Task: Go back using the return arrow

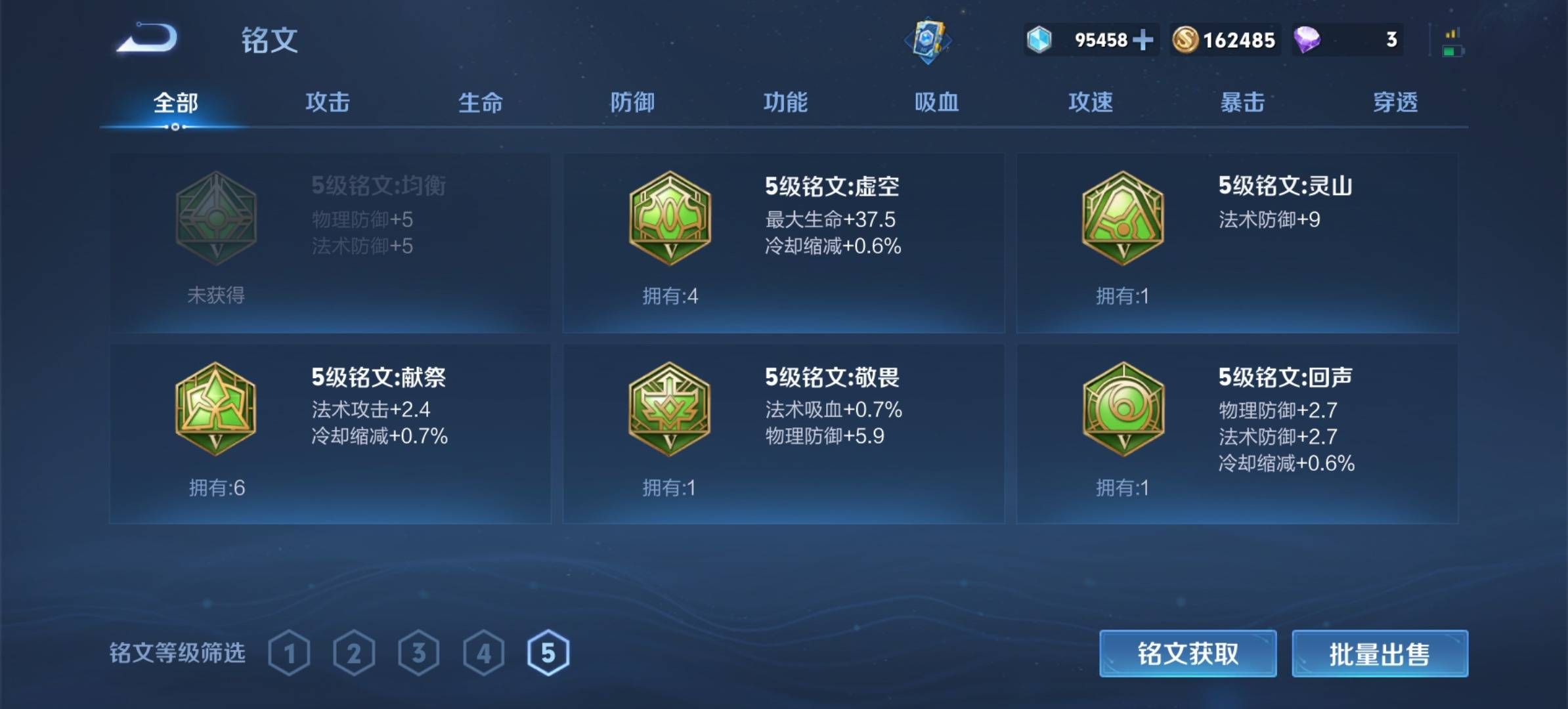Action: tap(148, 38)
